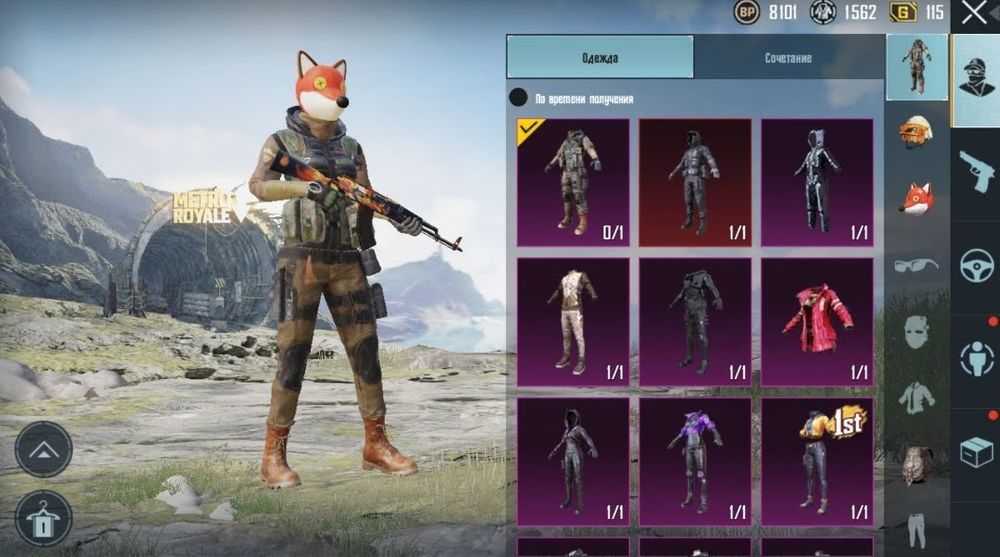Select the equipped camo tactical outfit
1000x557 pixels.
point(573,182)
